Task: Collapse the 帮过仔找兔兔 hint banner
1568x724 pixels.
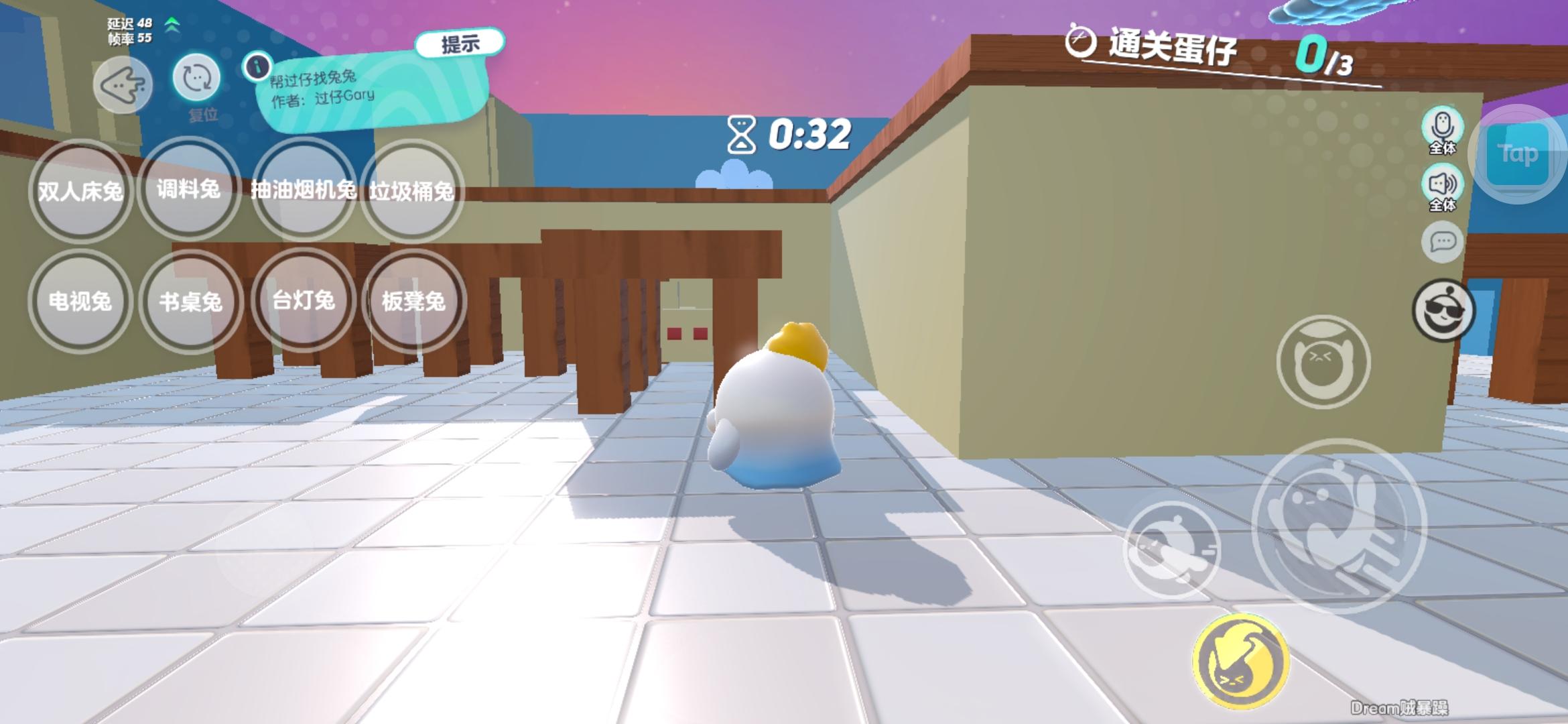Action: coord(461,42)
